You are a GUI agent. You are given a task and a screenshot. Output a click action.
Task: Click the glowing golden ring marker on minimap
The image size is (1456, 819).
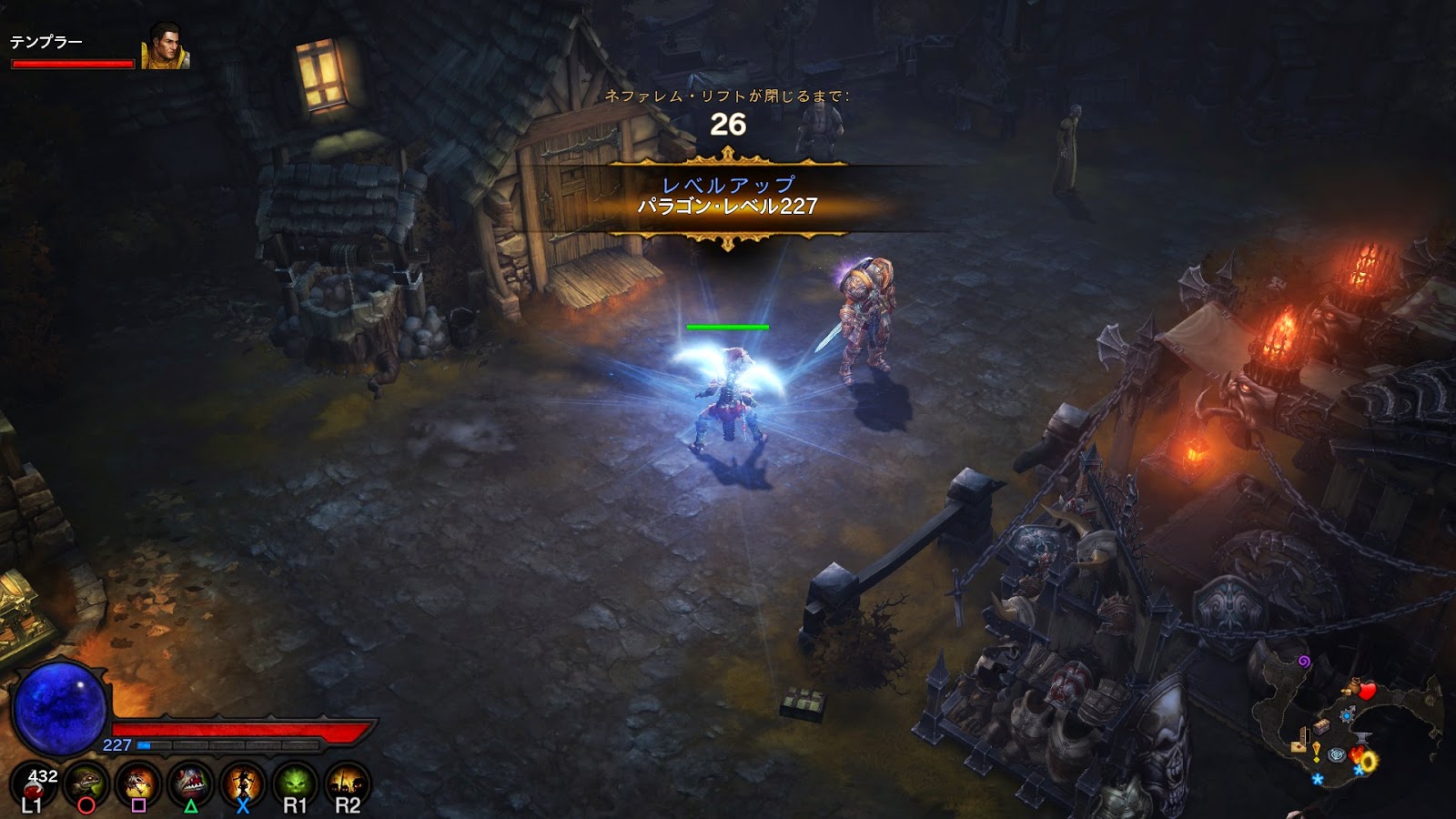pyautogui.click(x=1369, y=761)
